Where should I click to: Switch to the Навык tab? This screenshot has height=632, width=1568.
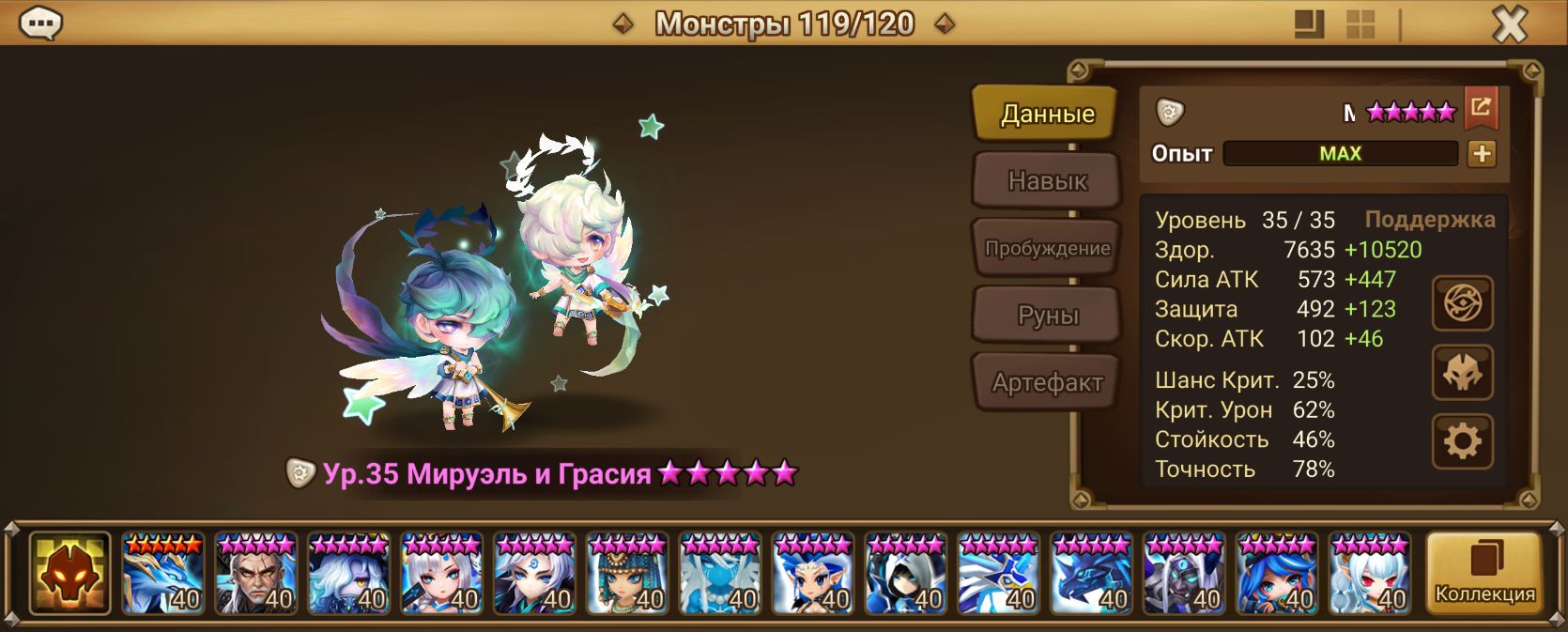pos(1047,180)
